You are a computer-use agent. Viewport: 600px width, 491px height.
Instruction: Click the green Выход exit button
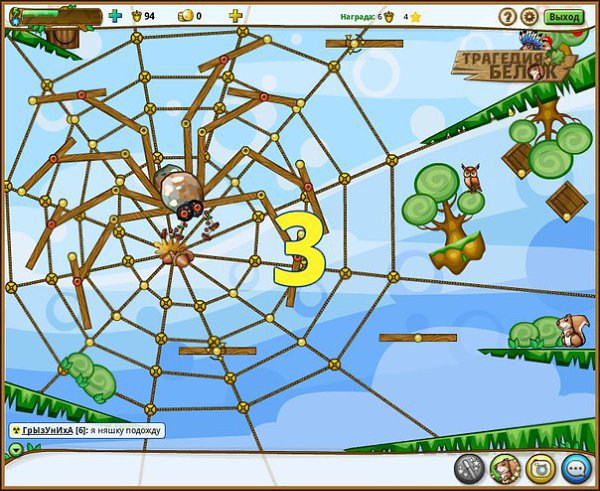[565, 17]
